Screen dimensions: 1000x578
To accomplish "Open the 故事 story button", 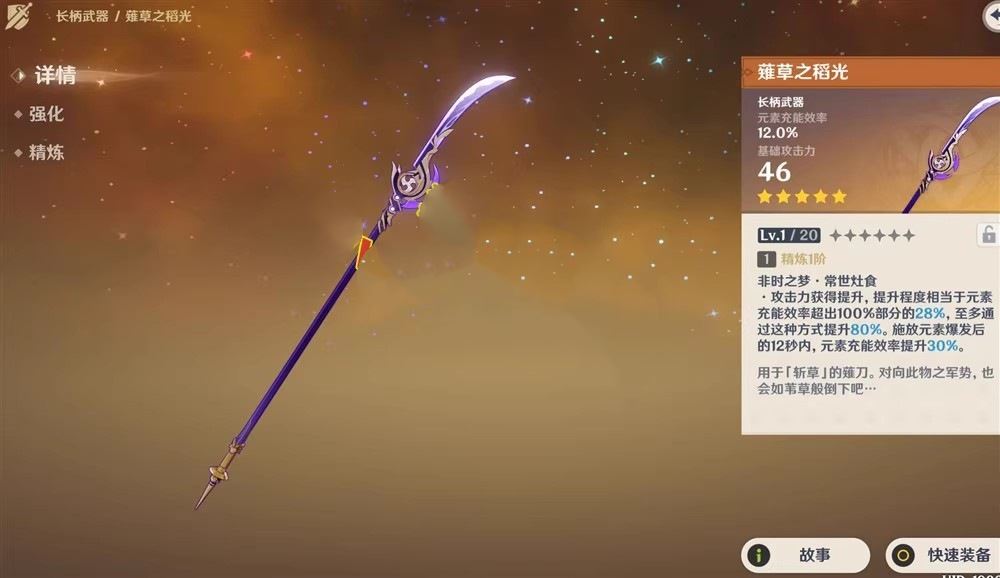I will 804,555.
